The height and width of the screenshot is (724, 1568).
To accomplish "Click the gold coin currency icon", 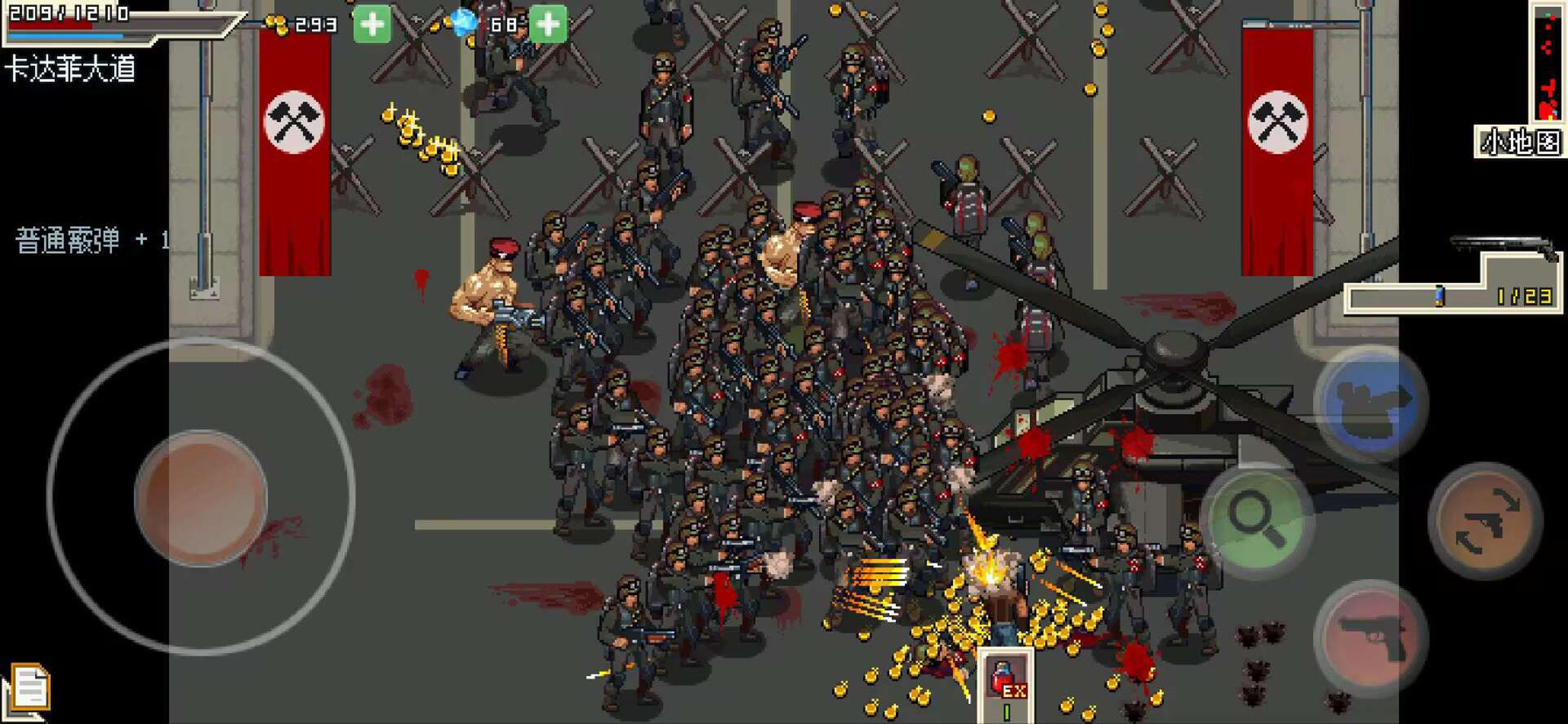I will pos(277,26).
